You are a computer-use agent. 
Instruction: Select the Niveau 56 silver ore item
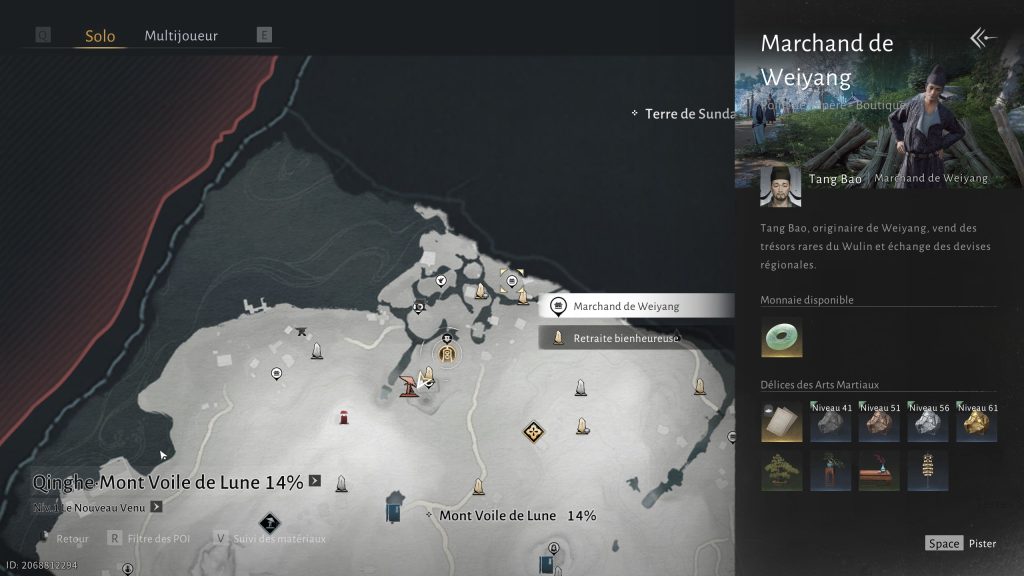(928, 422)
